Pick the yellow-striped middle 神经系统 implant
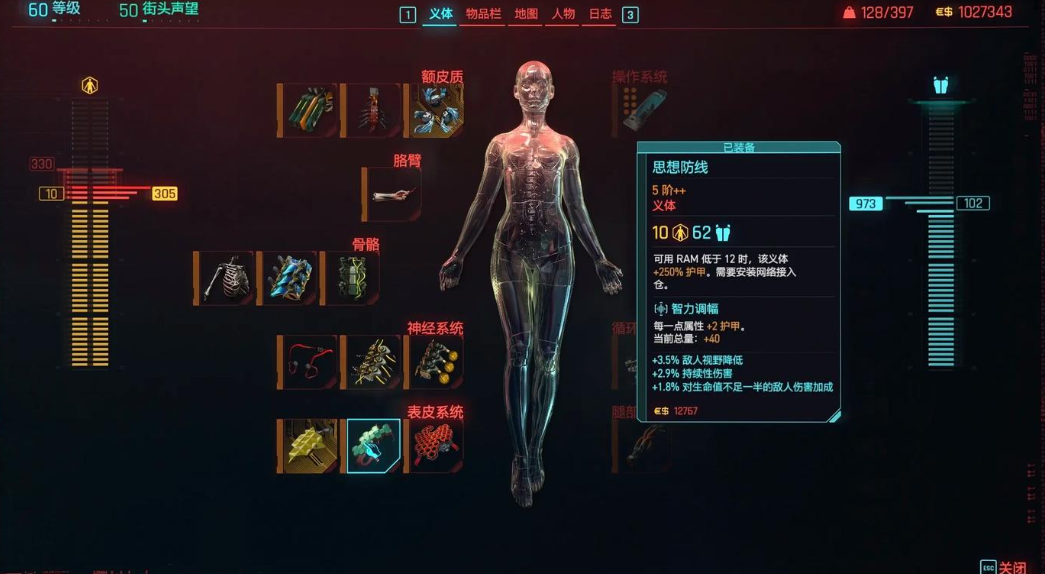Image resolution: width=1045 pixels, height=574 pixels. (371, 362)
